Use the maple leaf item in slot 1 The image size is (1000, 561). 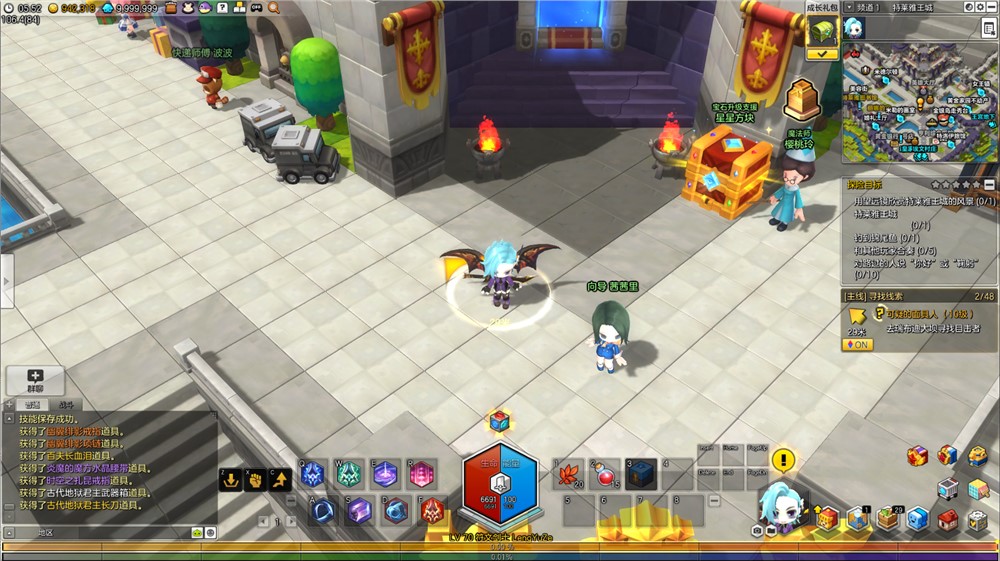coord(571,474)
